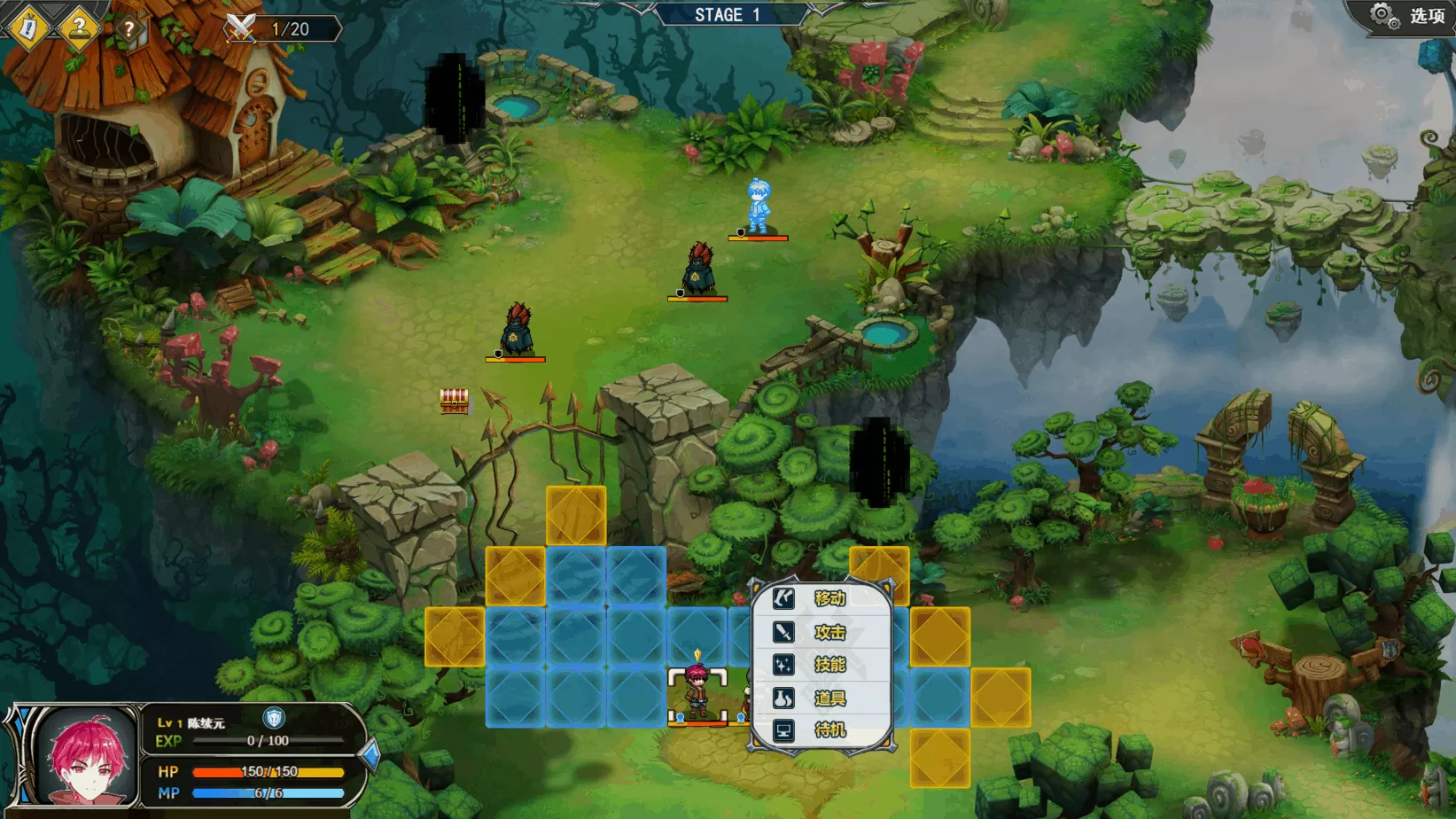This screenshot has height=819, width=1456.
Task: Choose 待机 (Standby) to end the unit's turn
Action: coord(821,730)
